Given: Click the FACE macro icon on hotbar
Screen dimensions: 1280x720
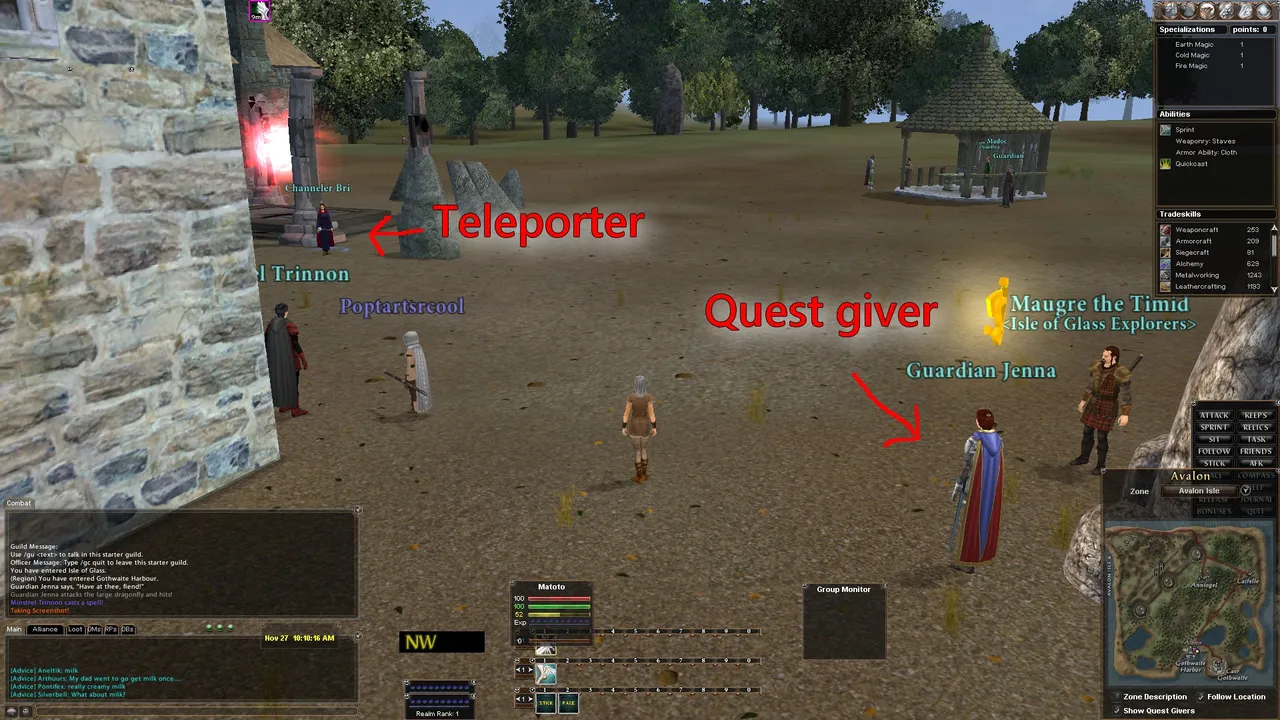Looking at the screenshot, I should pos(568,703).
